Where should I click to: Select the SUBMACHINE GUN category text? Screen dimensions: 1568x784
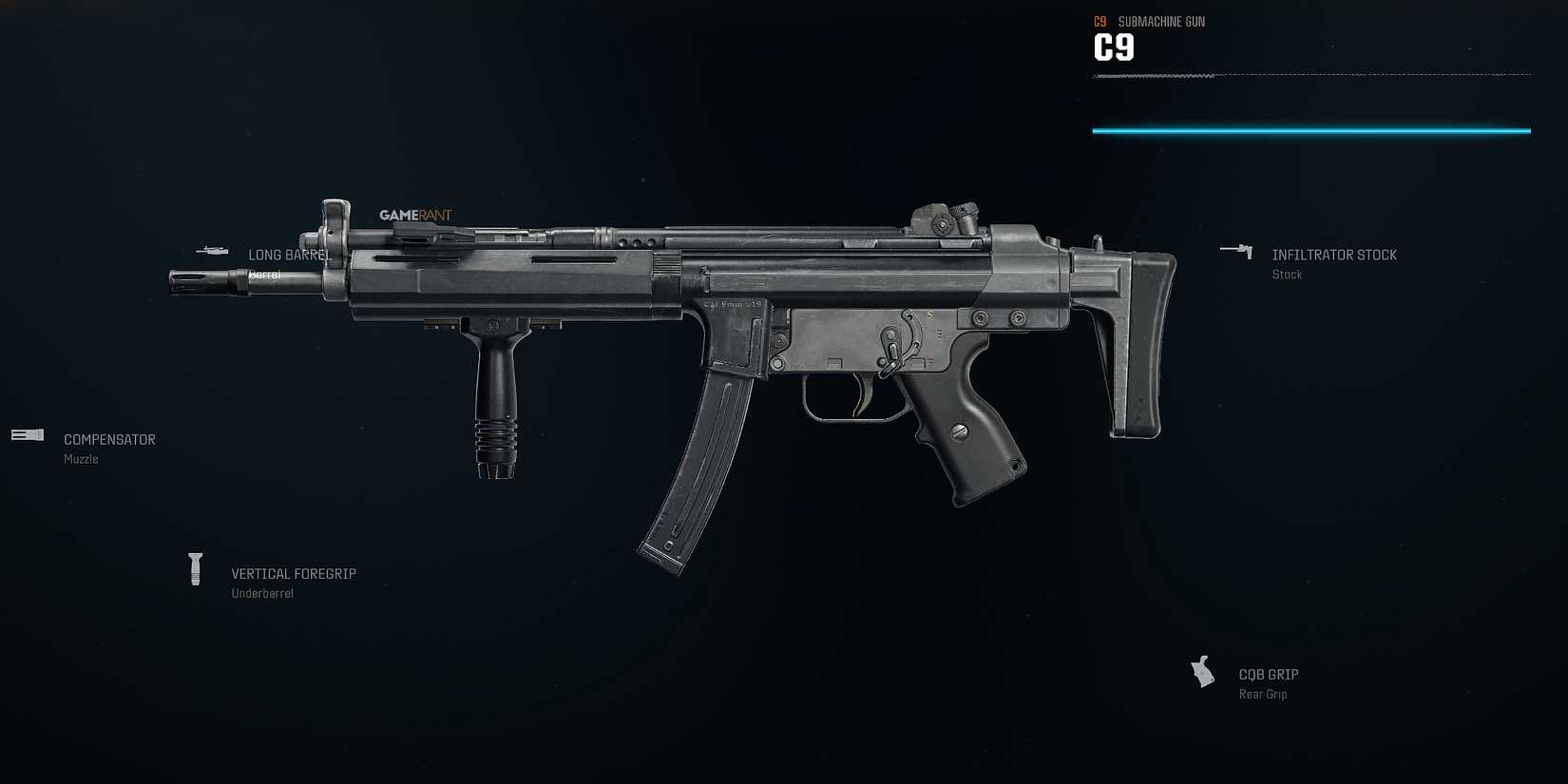tap(1160, 21)
